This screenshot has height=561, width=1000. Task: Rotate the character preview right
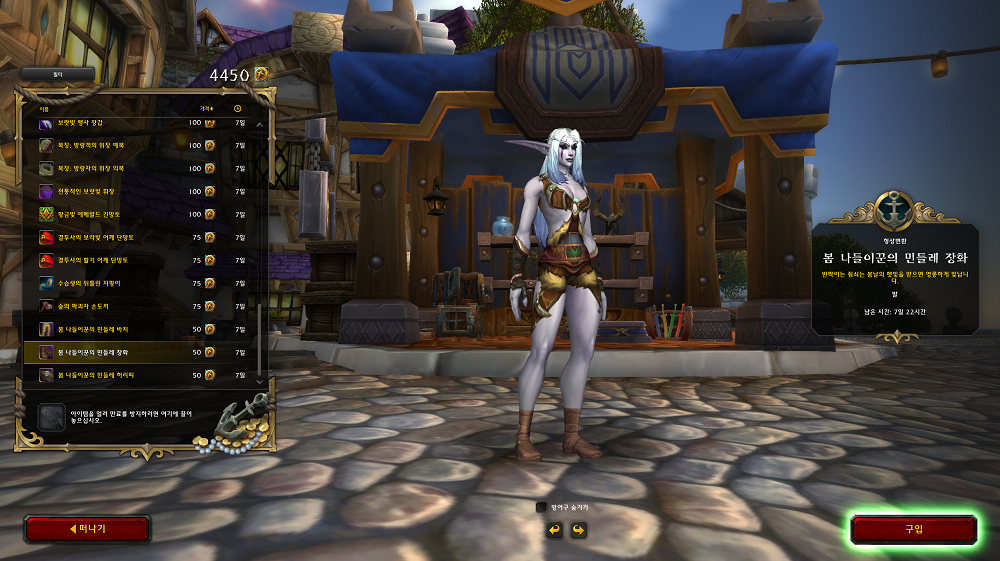(578, 529)
